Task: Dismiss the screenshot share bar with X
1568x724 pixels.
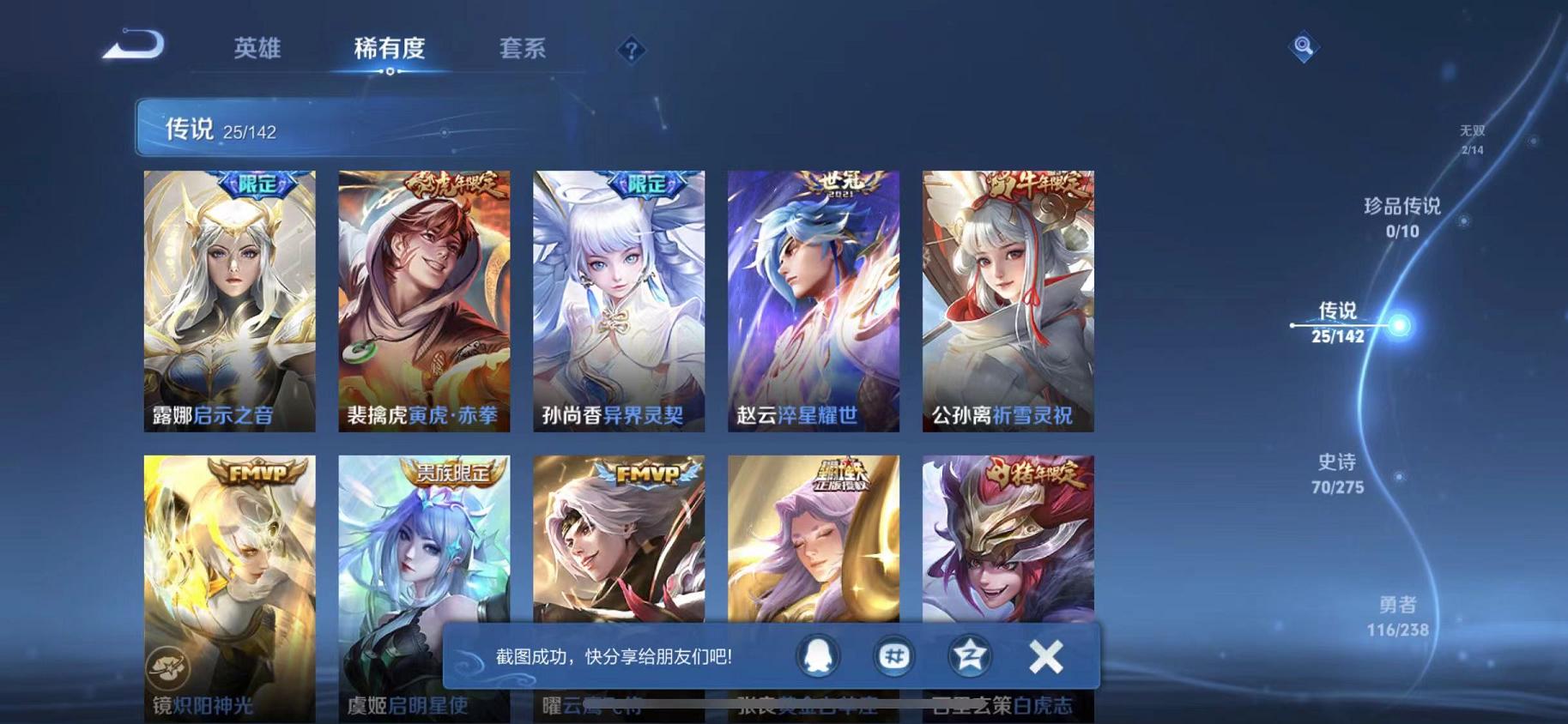Action: pos(1045,655)
